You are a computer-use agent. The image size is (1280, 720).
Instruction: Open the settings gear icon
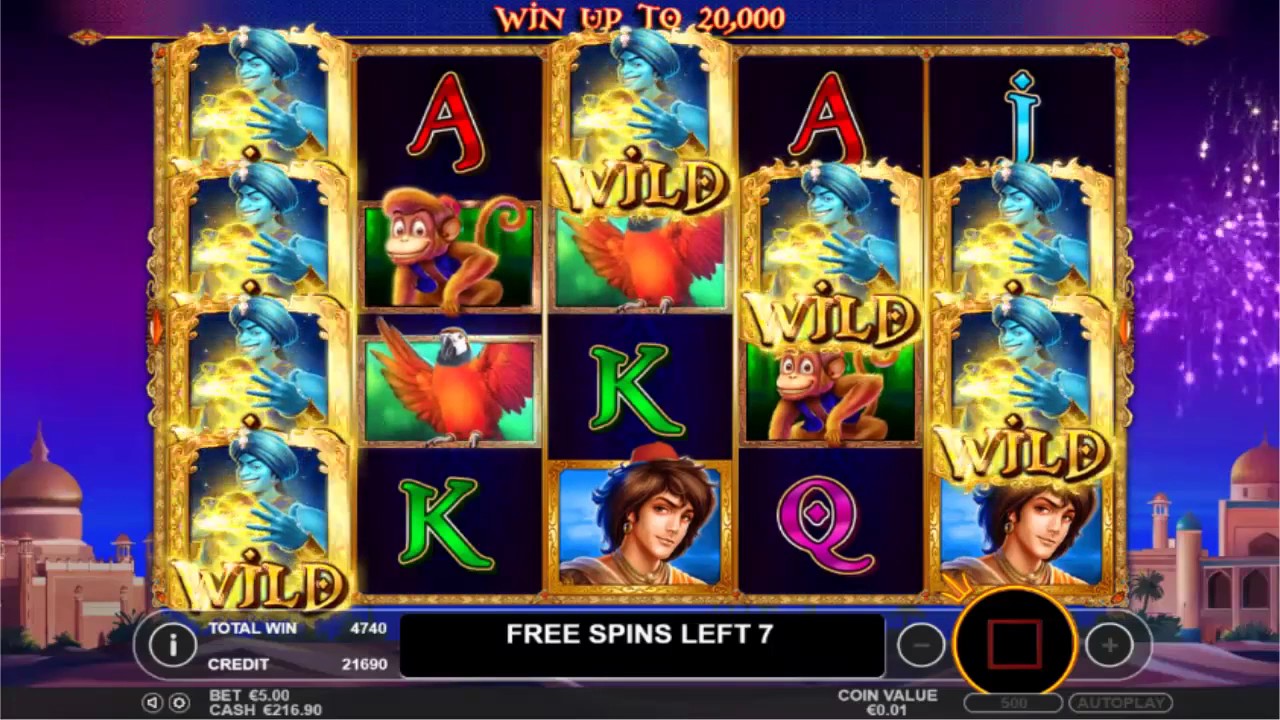(x=180, y=703)
